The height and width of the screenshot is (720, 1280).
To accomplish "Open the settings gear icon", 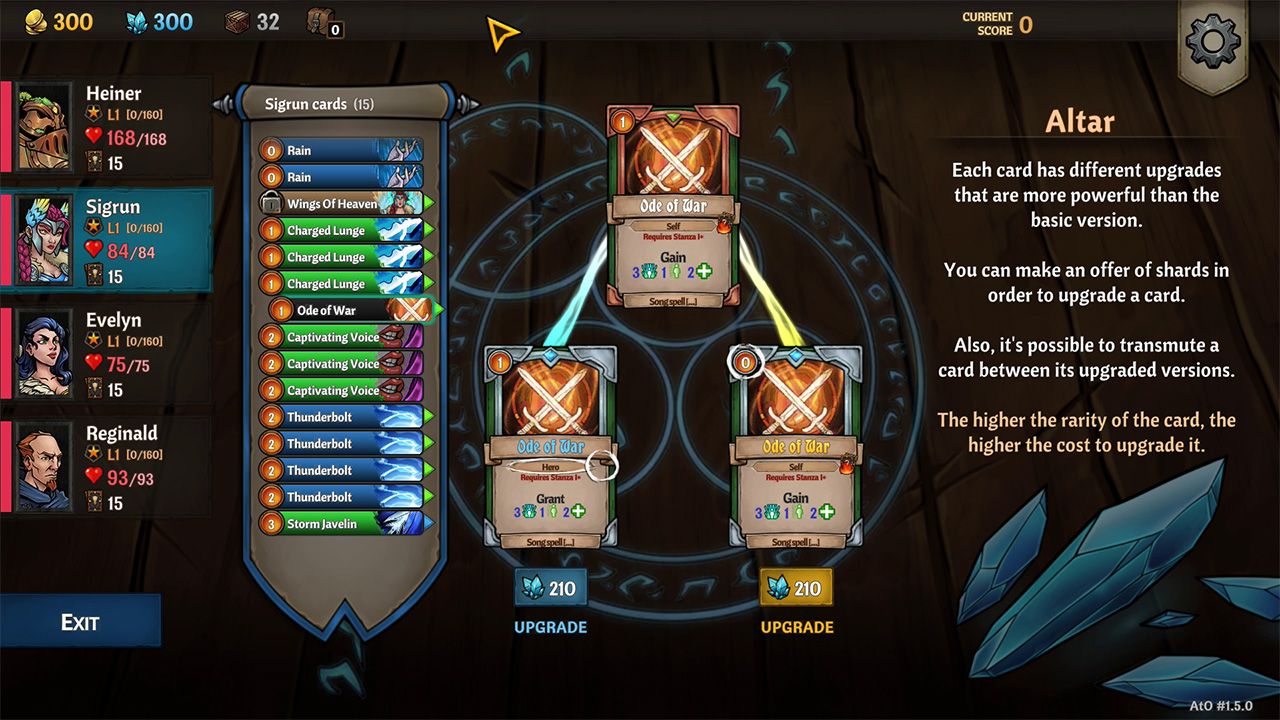I will point(1213,40).
